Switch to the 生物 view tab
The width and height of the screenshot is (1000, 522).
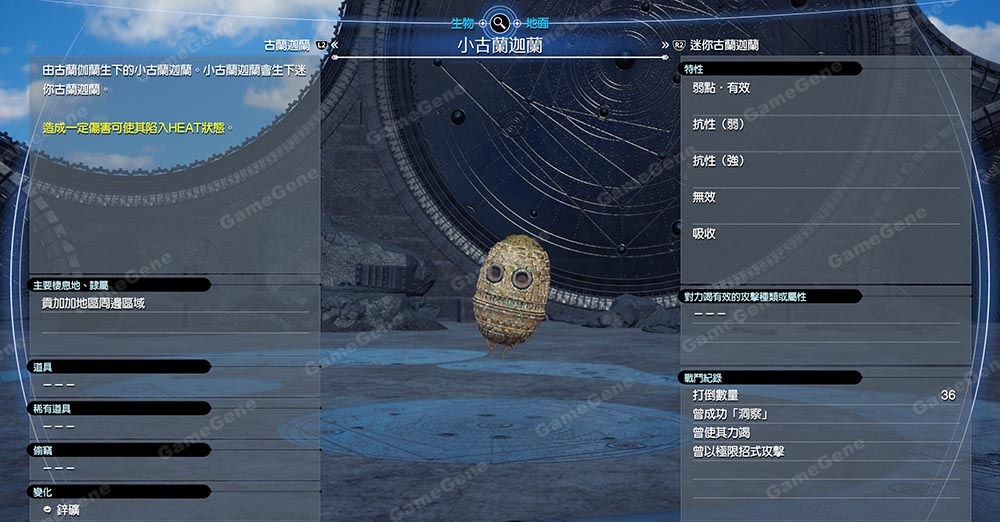click(x=463, y=22)
